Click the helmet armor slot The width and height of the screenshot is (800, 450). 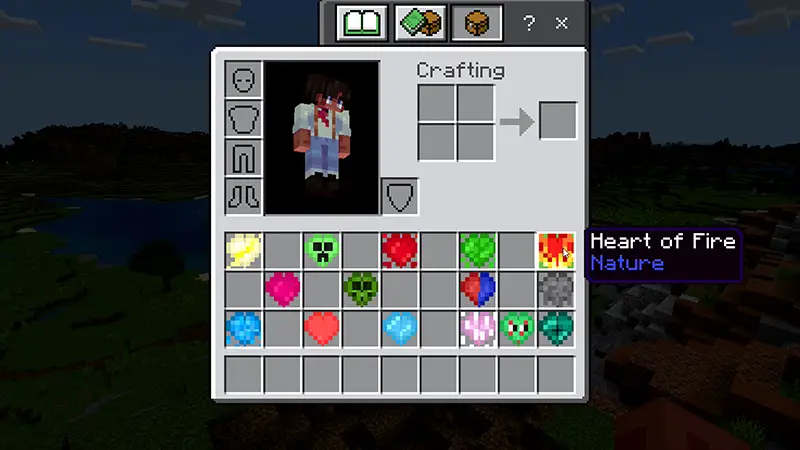(x=243, y=79)
